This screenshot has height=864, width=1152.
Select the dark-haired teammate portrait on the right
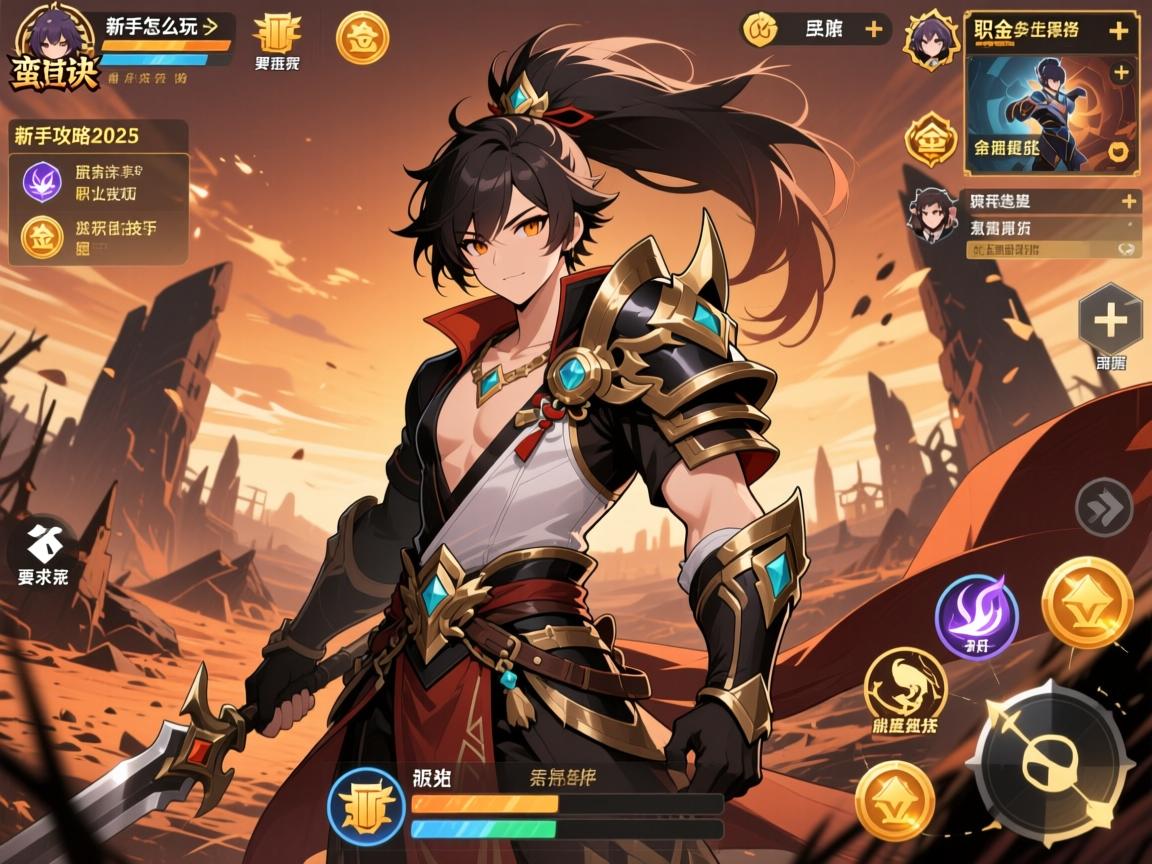pos(932,214)
